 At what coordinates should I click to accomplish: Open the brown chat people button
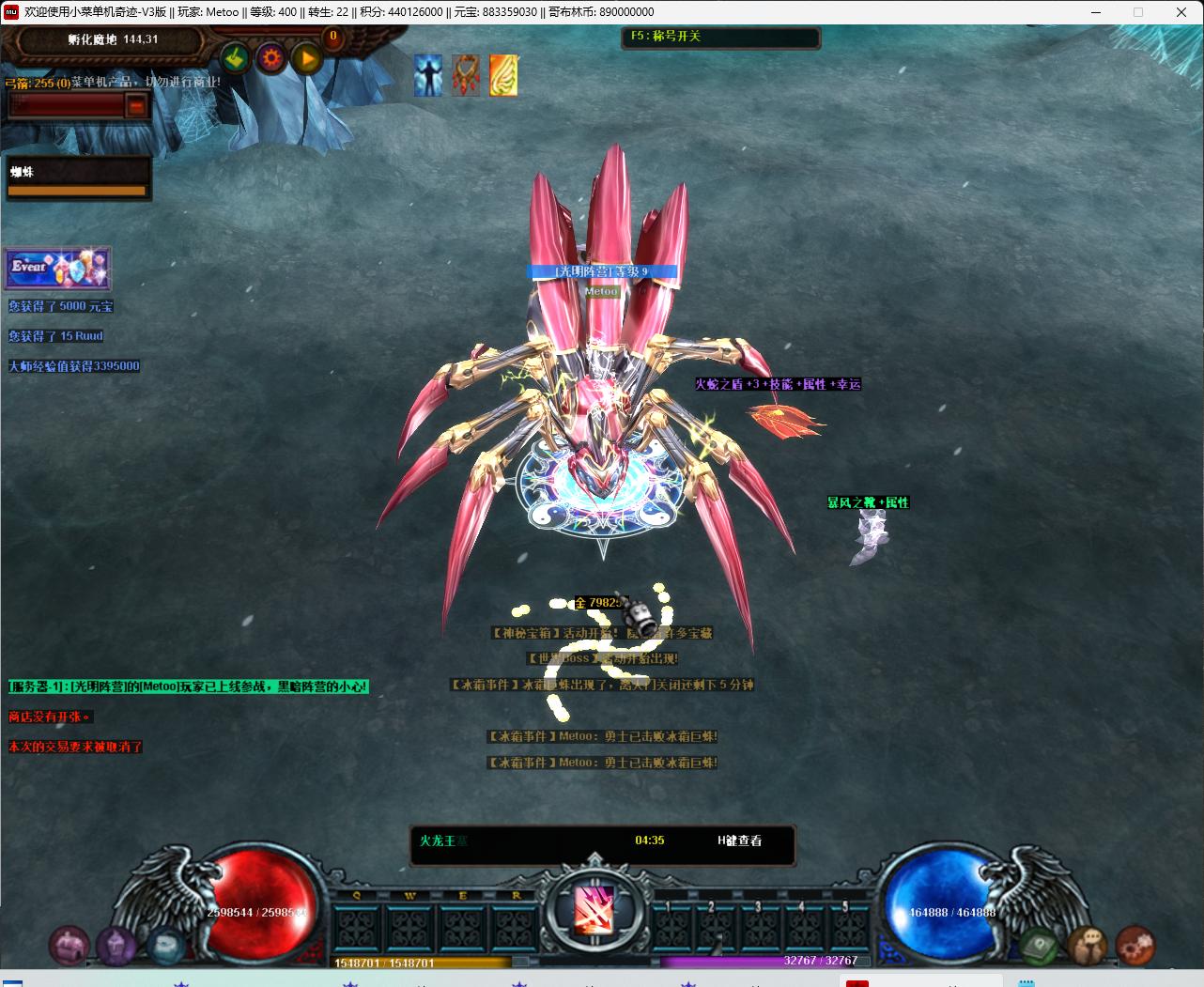coord(1087,943)
